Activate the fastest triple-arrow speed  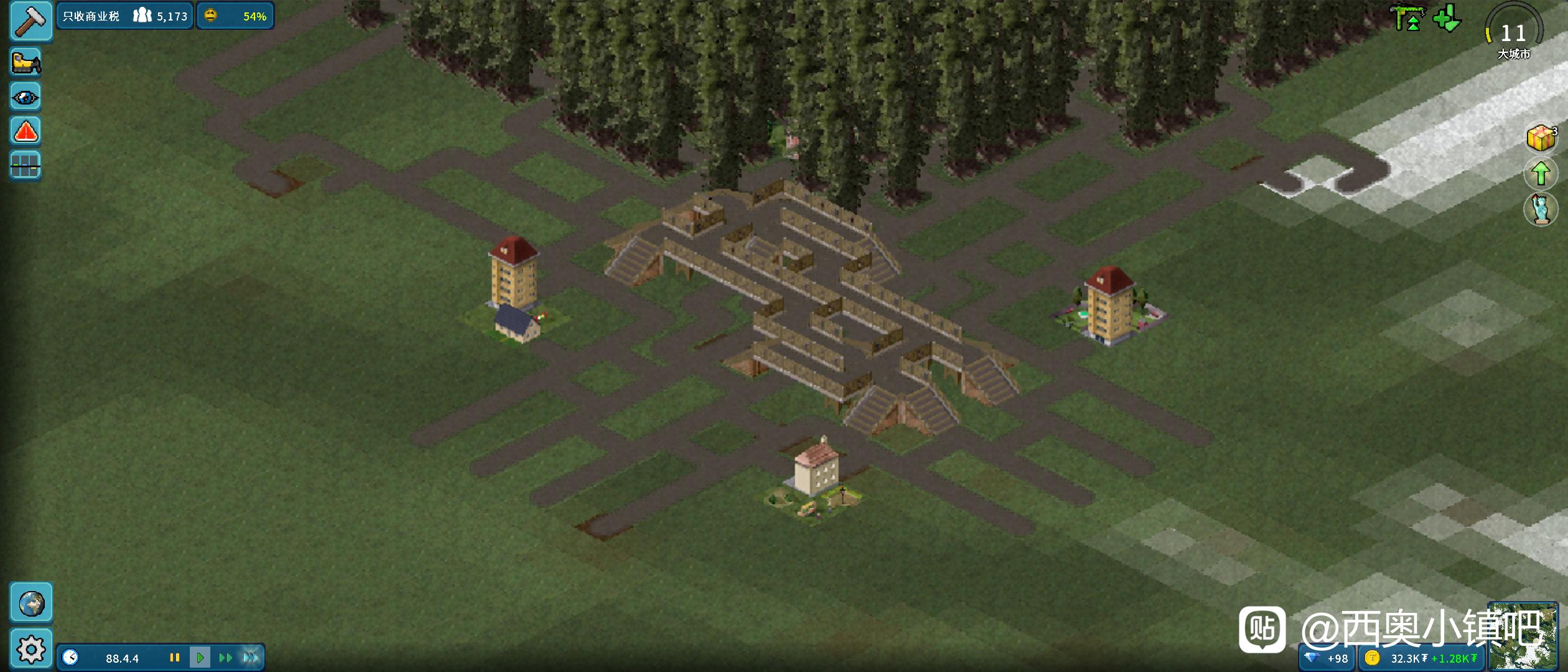pyautogui.click(x=251, y=658)
